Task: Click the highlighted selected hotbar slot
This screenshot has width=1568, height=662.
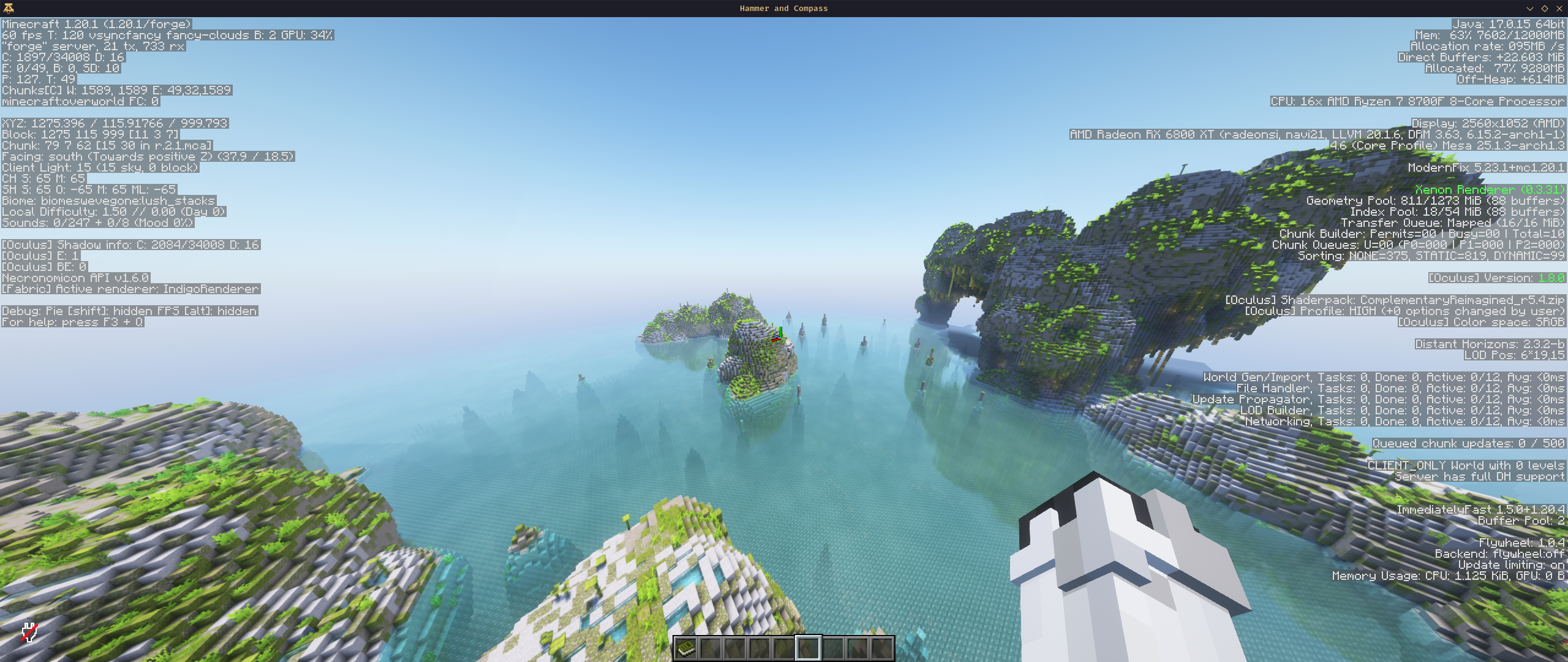Action: click(x=809, y=648)
